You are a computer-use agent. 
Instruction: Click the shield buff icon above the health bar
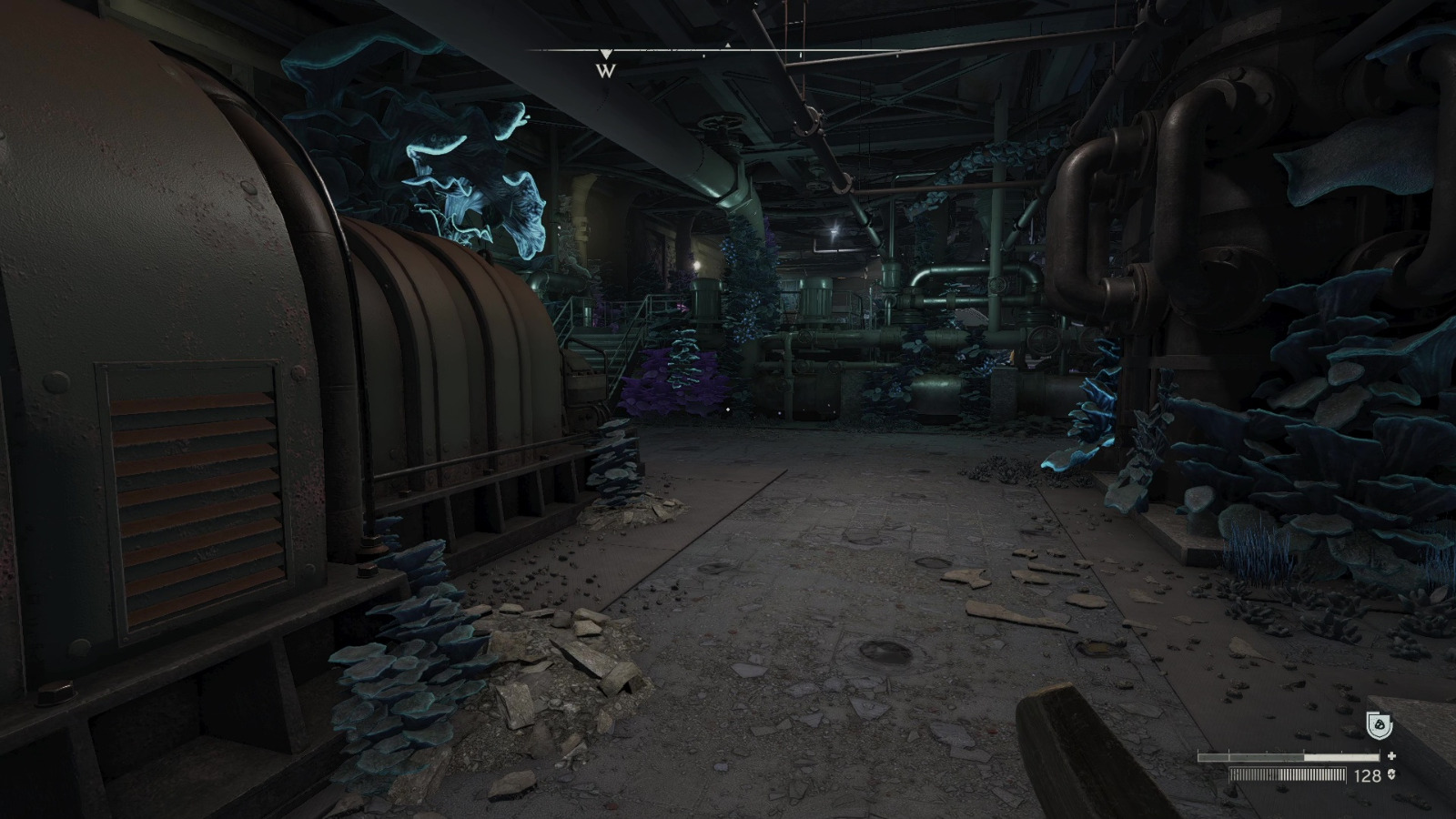pyautogui.click(x=1378, y=724)
